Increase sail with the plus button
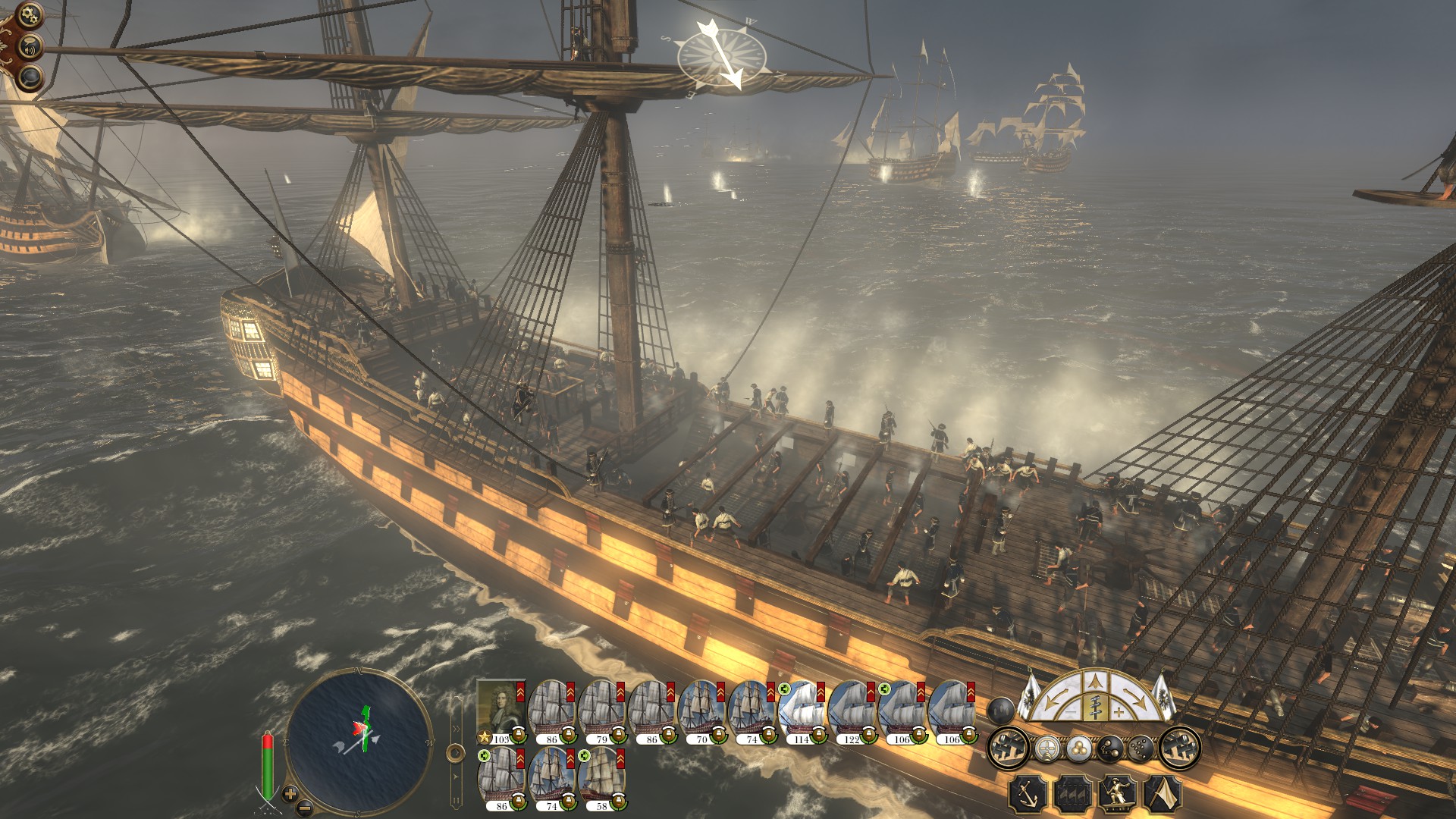The height and width of the screenshot is (819, 1456). coord(1119,712)
